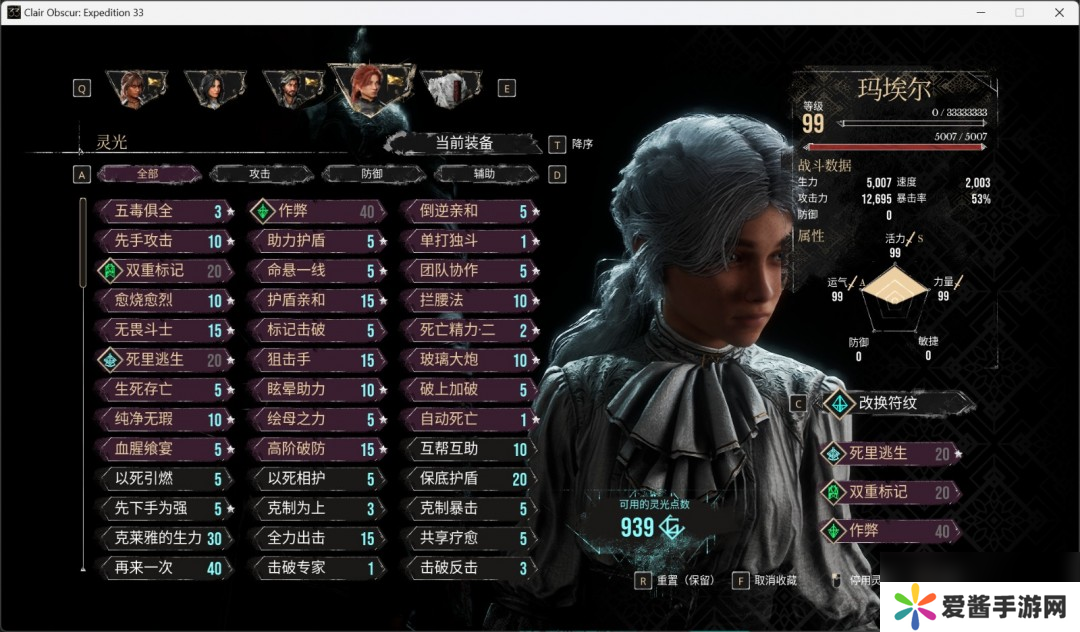Select the 攻击 category tab

[x=260, y=174]
